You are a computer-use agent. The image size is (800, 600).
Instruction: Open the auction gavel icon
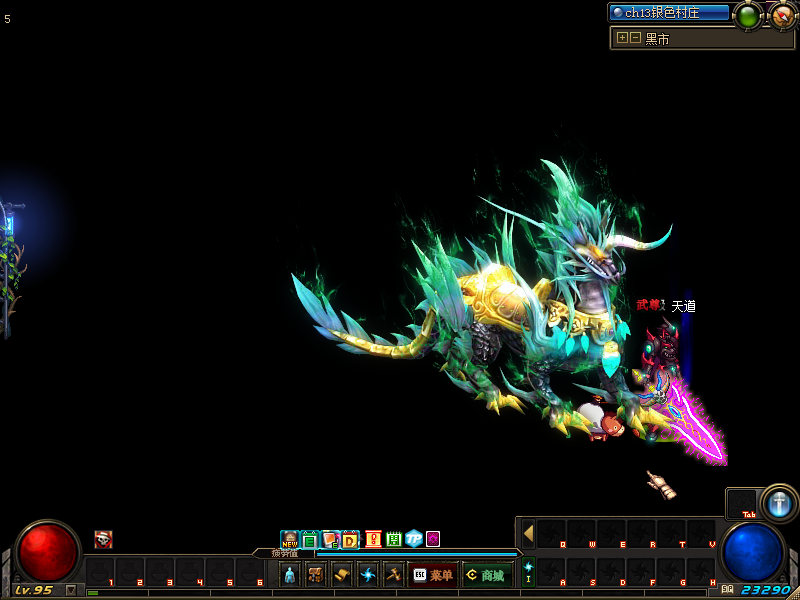pos(393,575)
